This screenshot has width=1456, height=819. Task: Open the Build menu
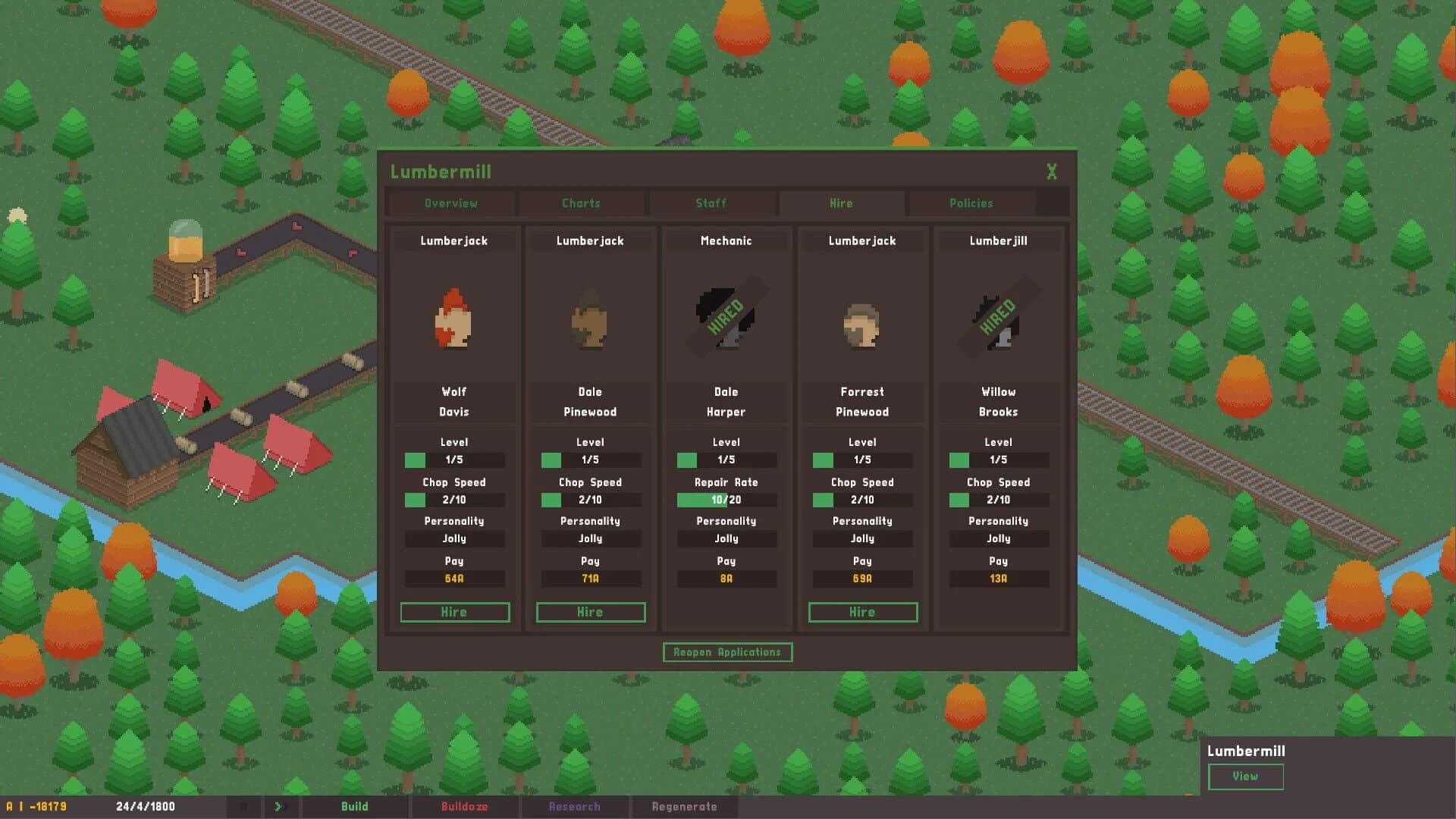(356, 806)
